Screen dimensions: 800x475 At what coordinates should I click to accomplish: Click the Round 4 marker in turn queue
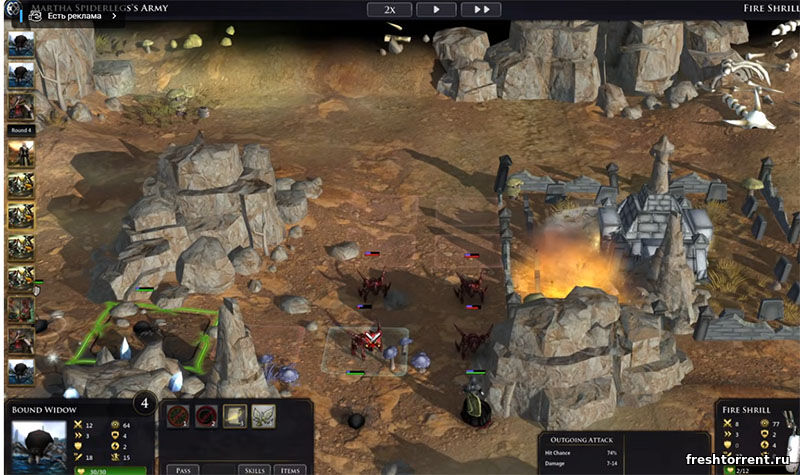(21, 130)
